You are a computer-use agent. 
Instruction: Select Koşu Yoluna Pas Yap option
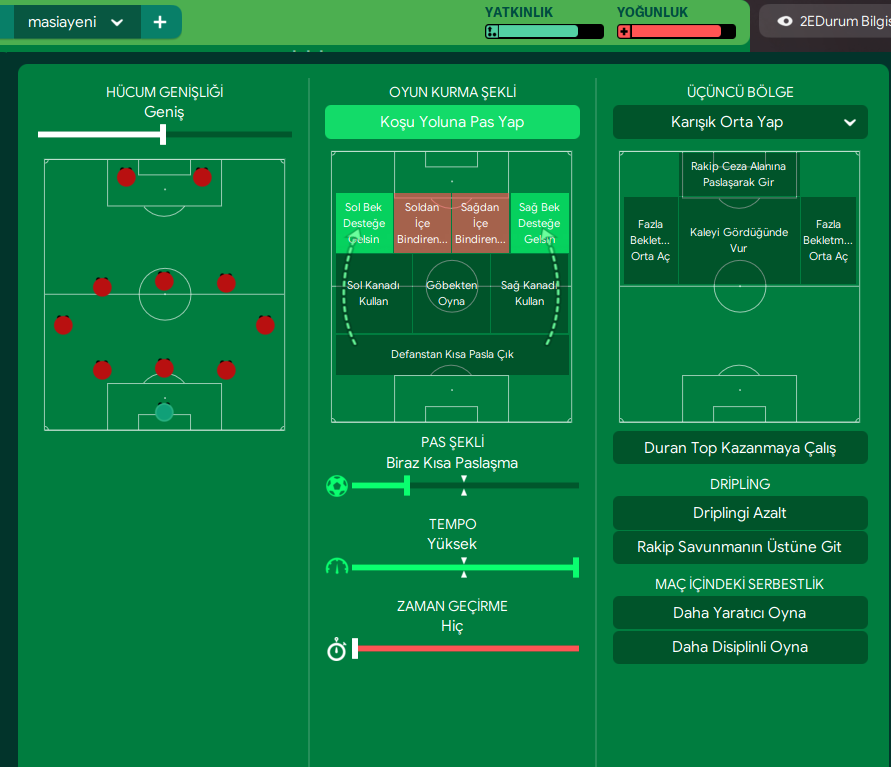click(452, 122)
